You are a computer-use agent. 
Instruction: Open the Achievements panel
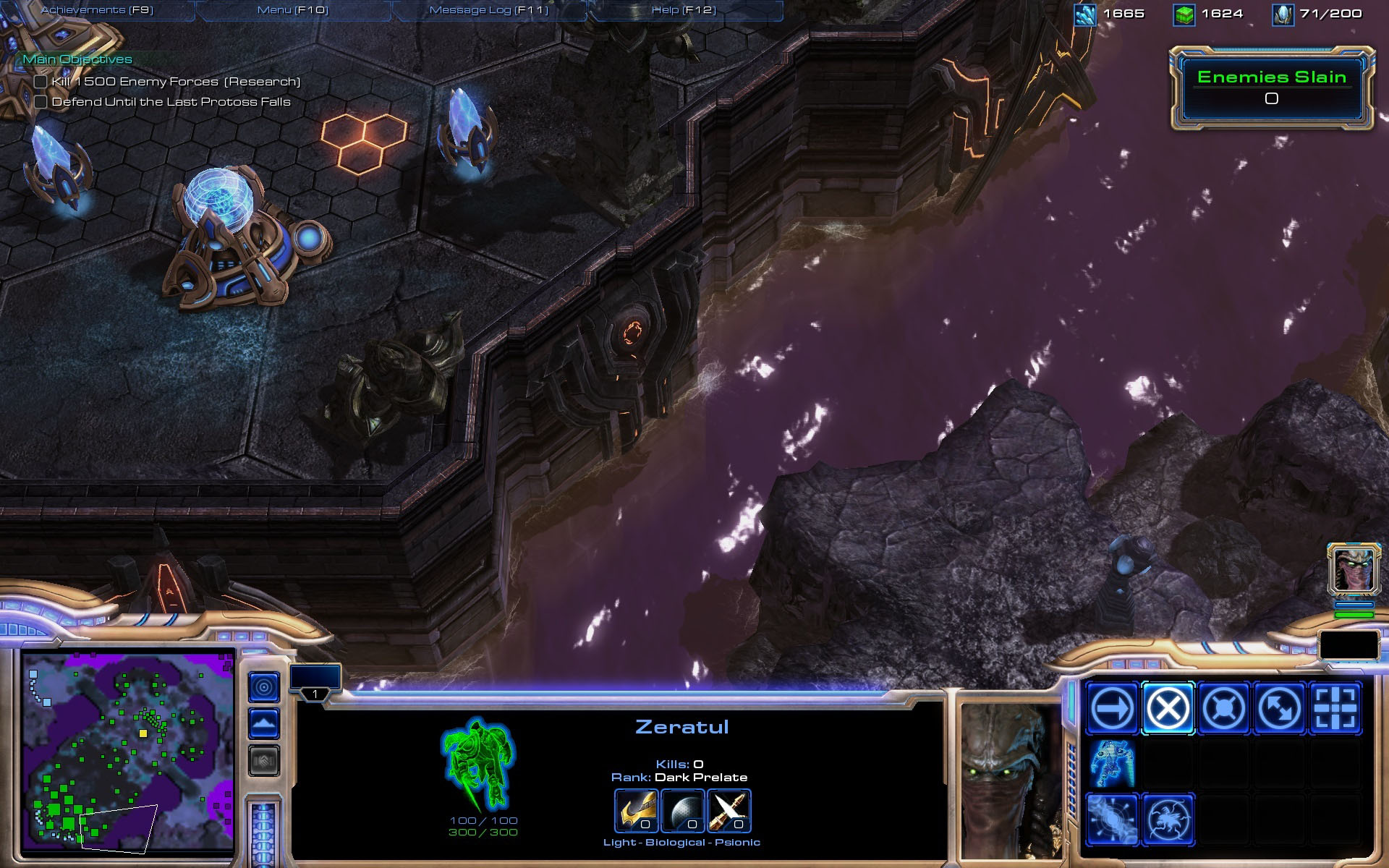tap(97, 10)
